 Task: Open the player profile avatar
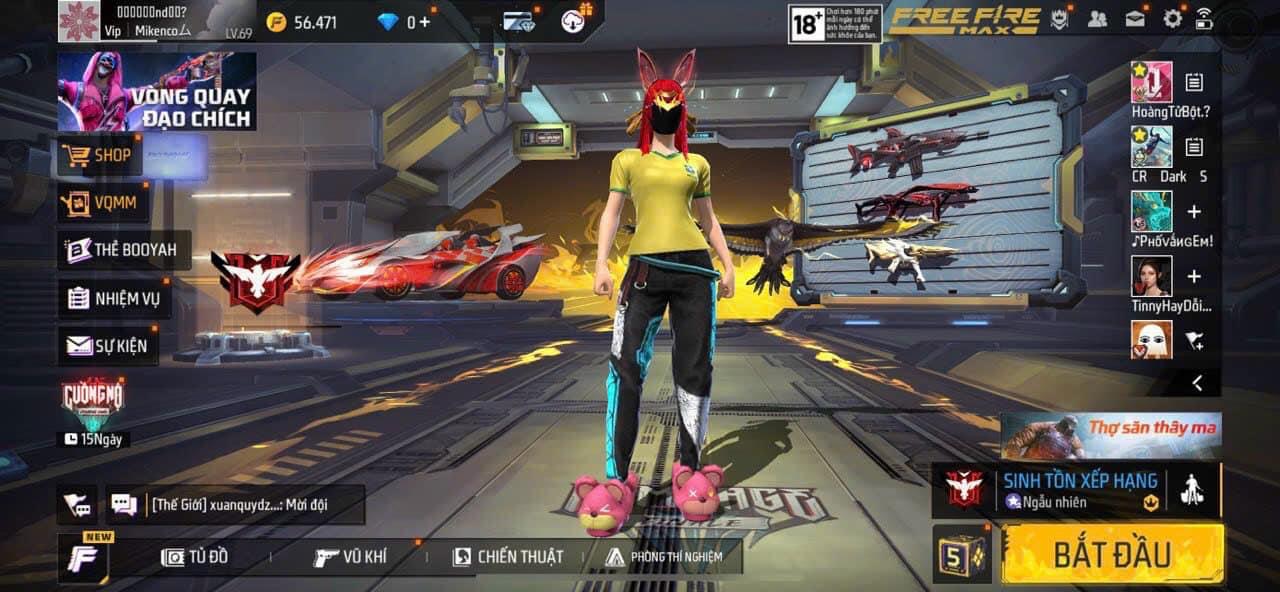pos(78,21)
